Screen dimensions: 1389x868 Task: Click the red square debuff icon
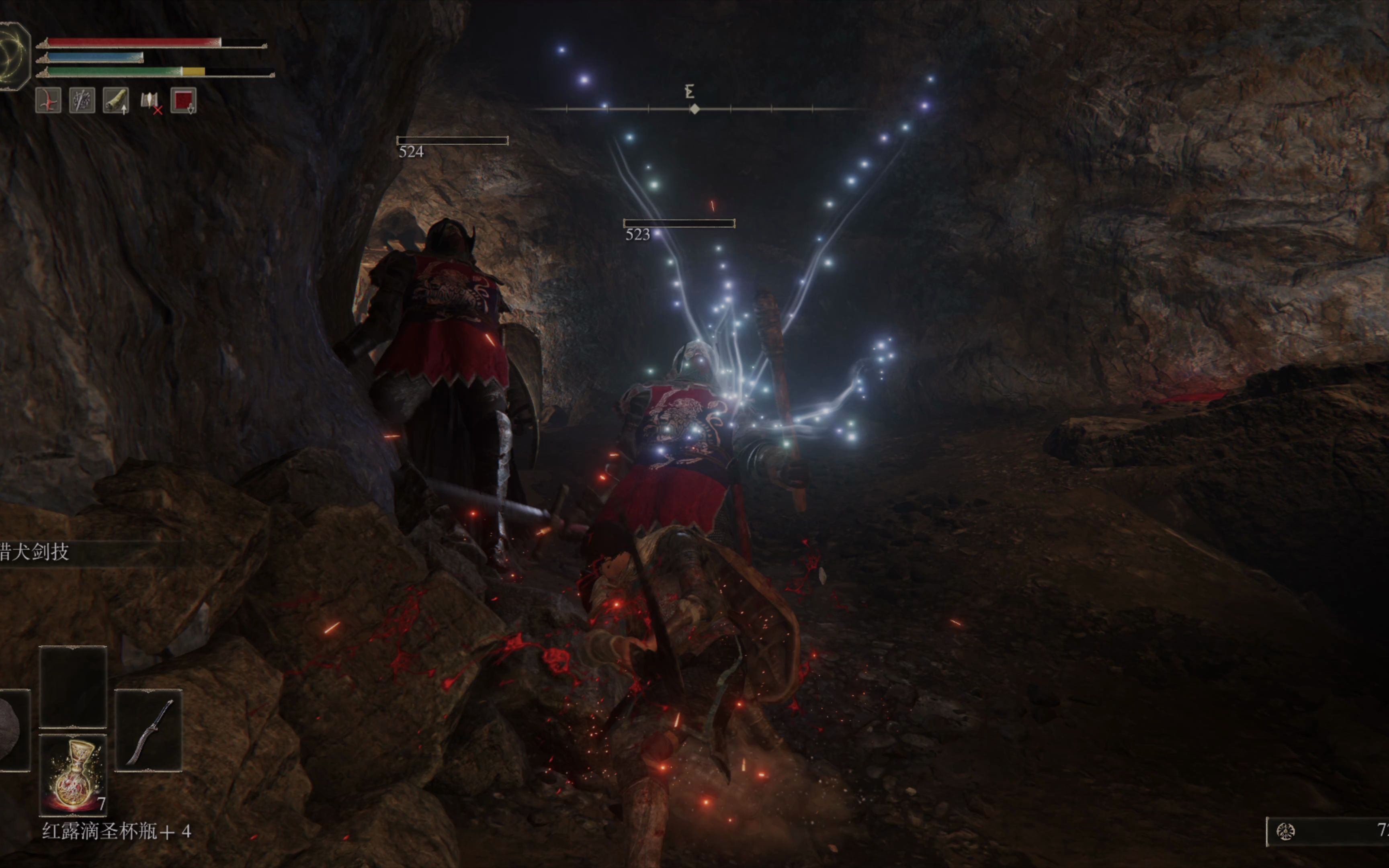point(184,101)
